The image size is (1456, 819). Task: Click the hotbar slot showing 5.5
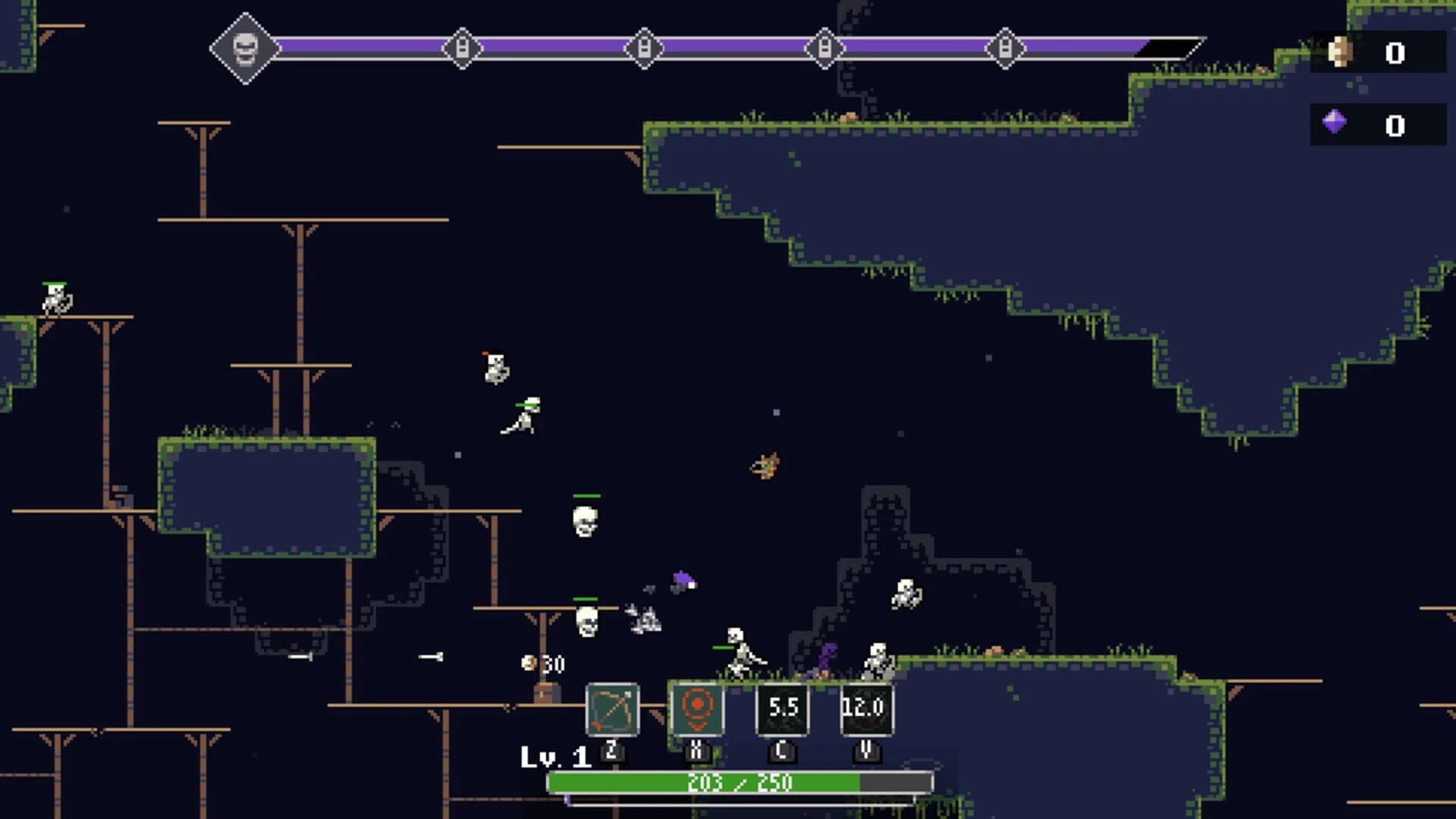point(783,710)
